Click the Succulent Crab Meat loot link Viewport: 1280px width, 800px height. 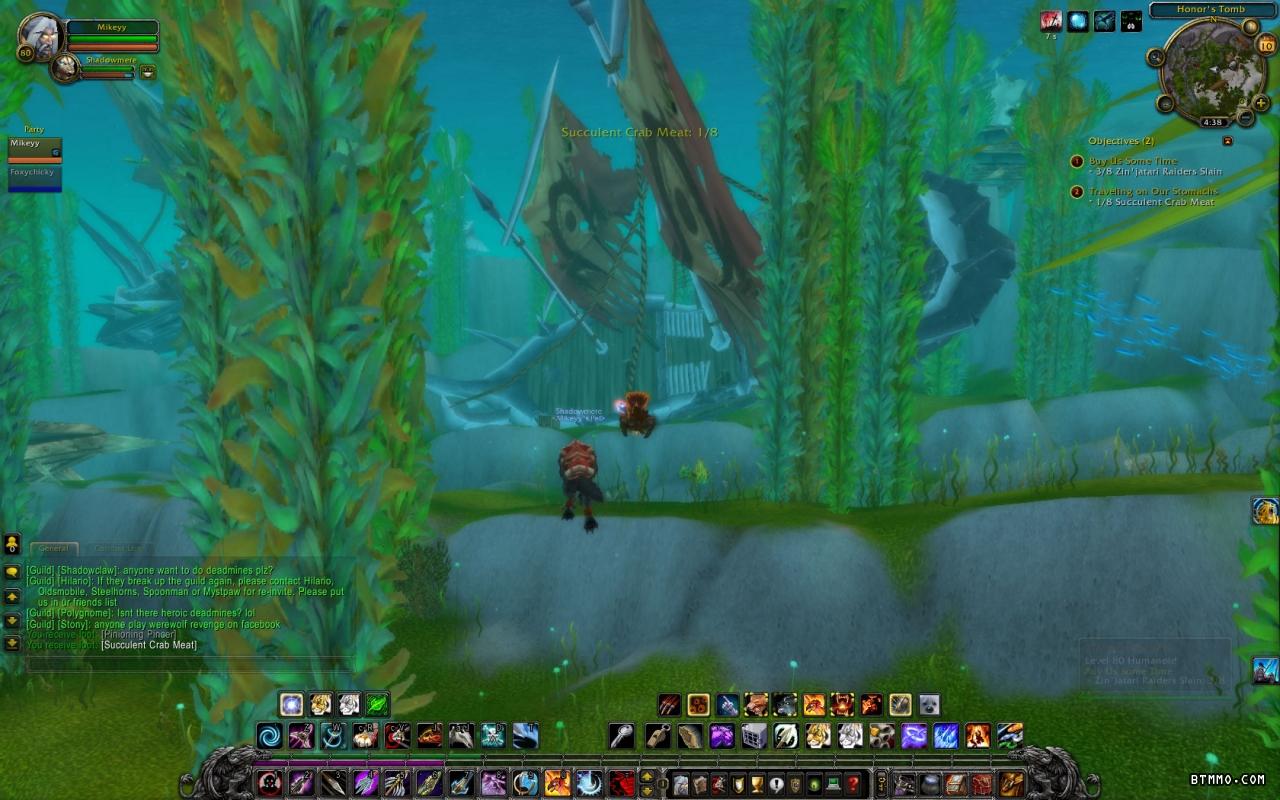coord(149,645)
